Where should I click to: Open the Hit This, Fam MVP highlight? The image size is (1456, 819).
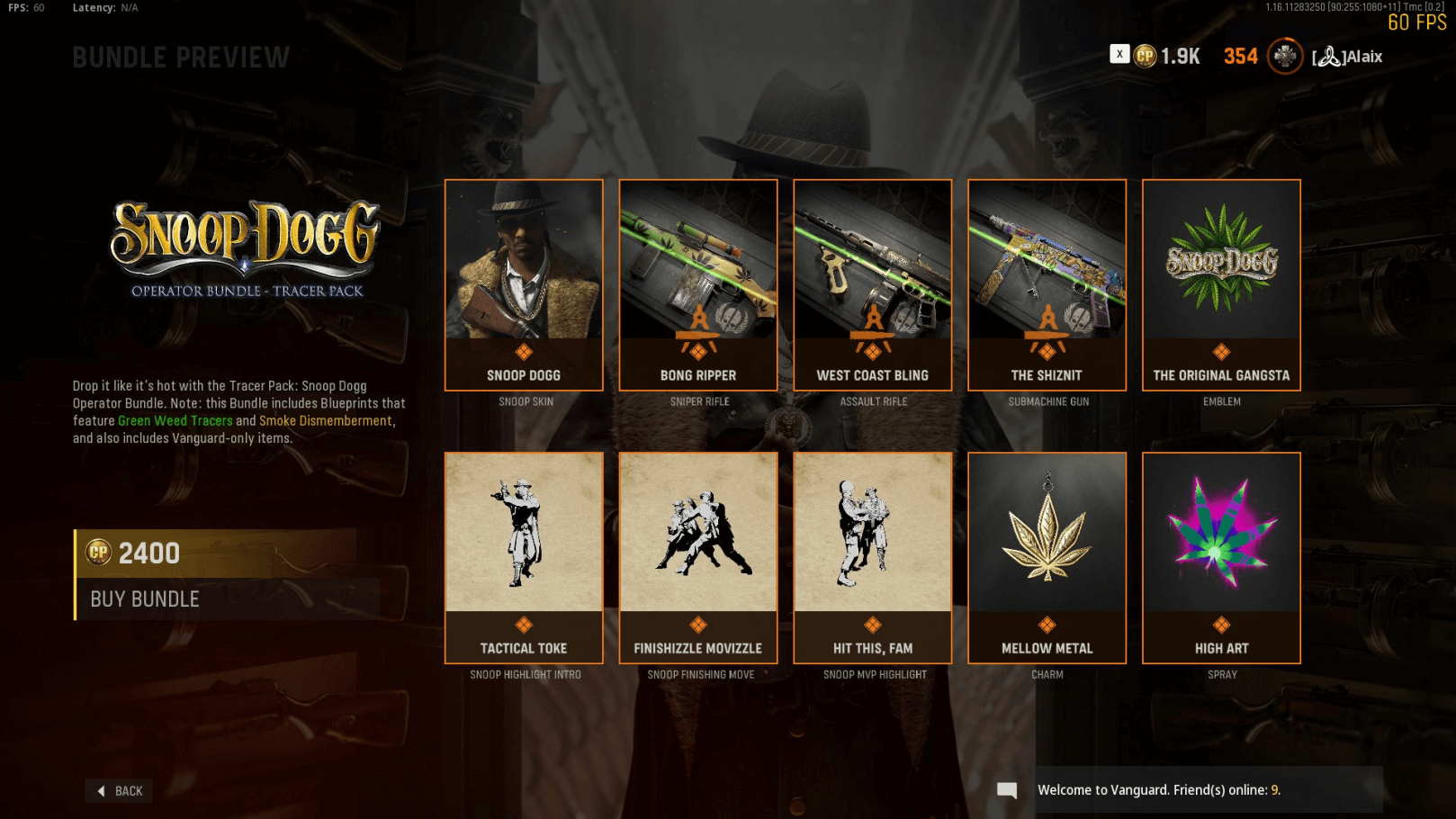pos(873,557)
